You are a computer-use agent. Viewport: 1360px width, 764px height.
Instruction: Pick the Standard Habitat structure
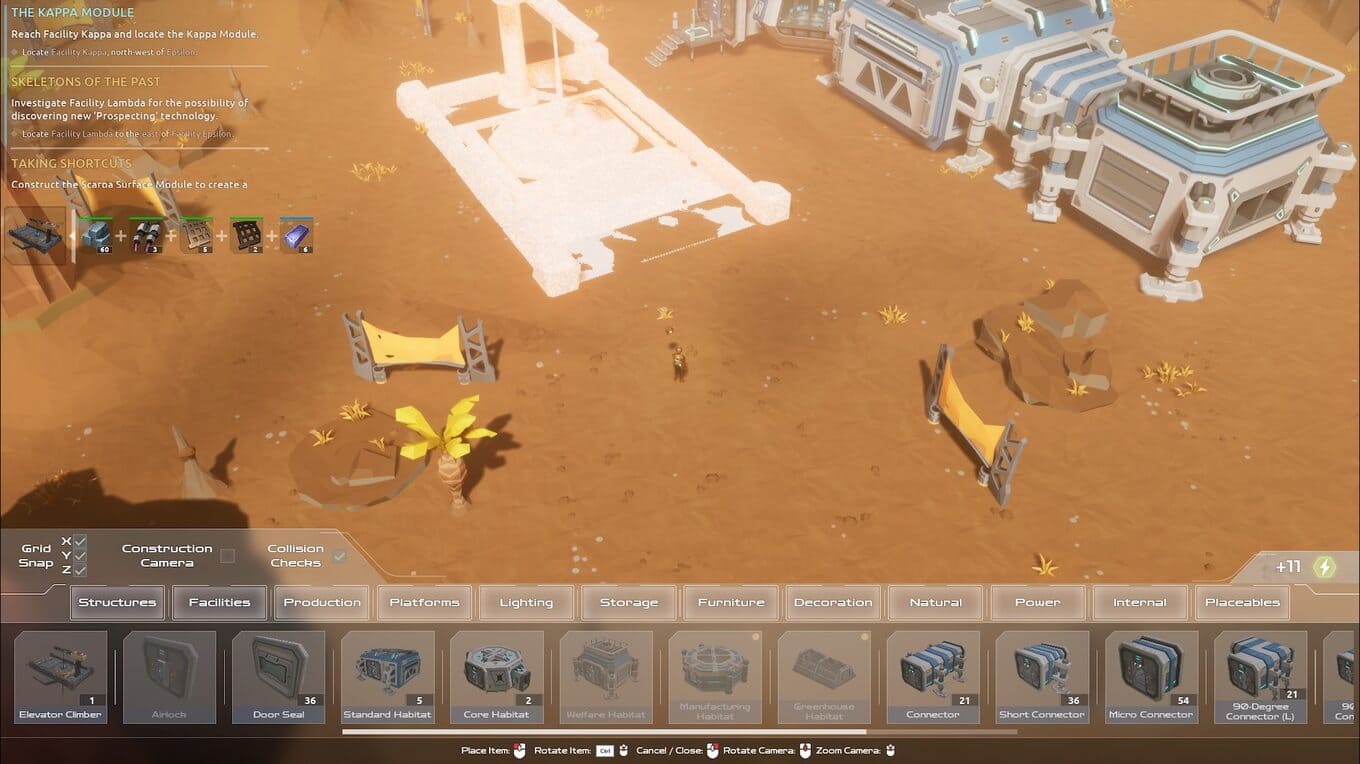(388, 676)
